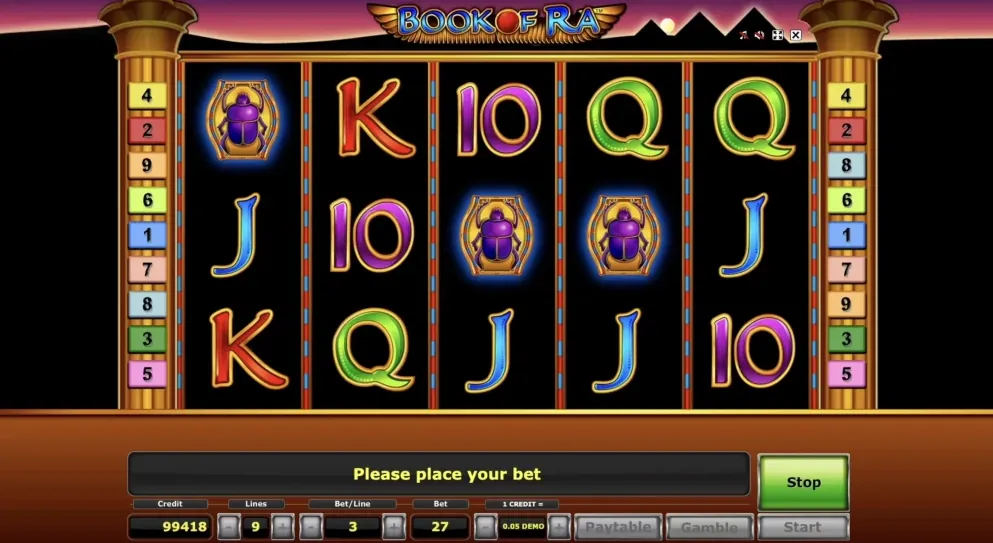Hit the Start button
993x543 pixels.
pyautogui.click(x=802, y=527)
